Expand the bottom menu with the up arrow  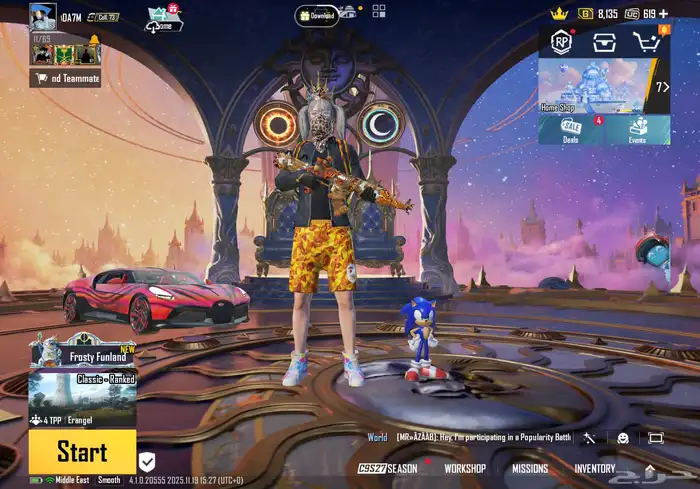click(x=650, y=468)
